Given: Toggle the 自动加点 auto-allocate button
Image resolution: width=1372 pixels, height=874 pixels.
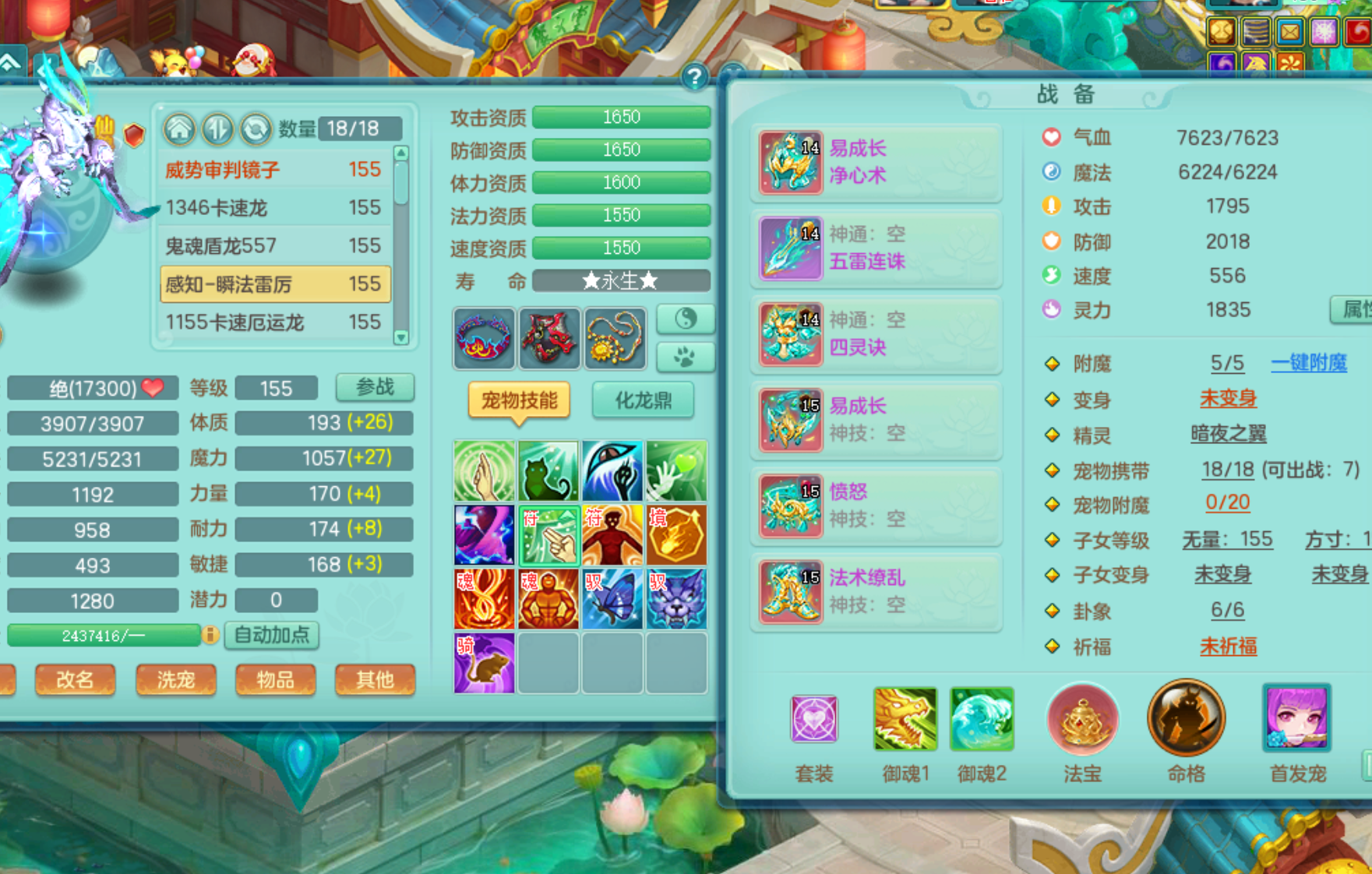Looking at the screenshot, I should (x=272, y=635).
